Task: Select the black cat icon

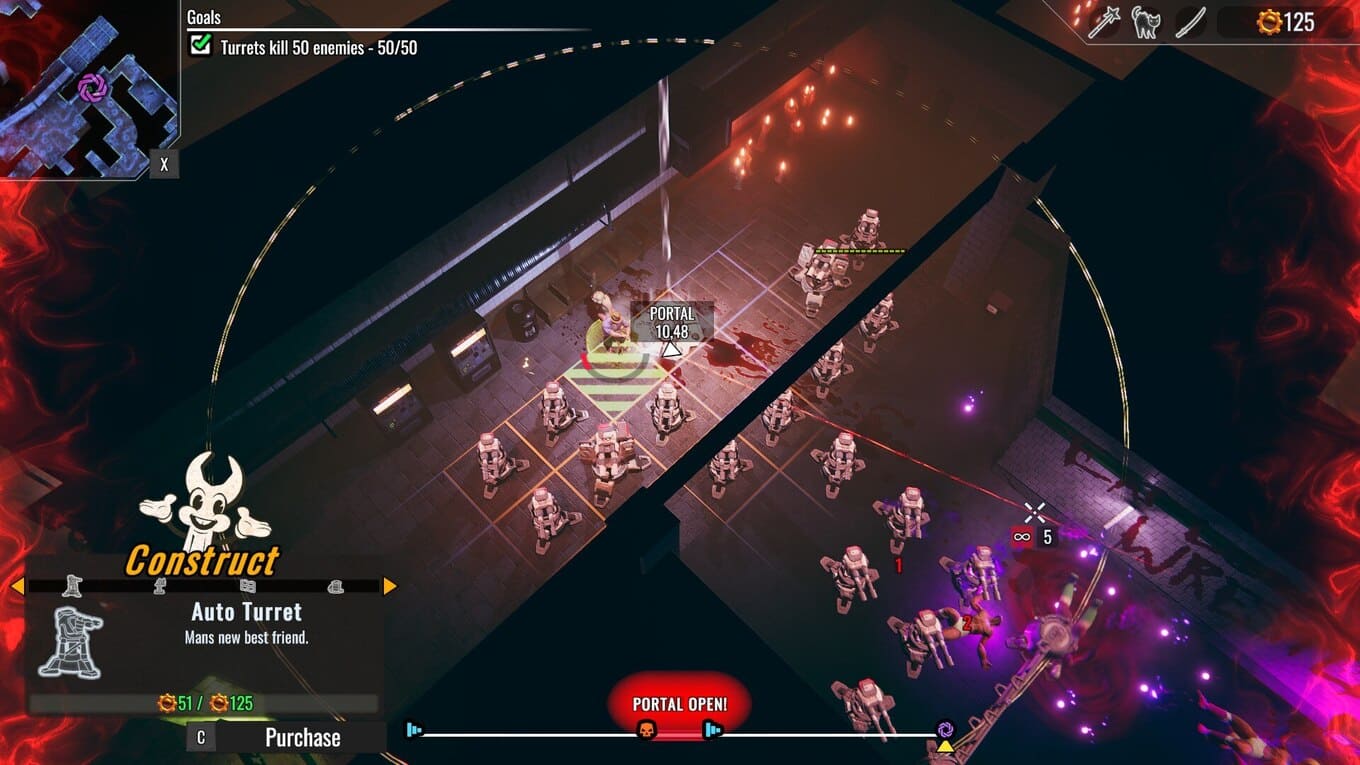Action: pyautogui.click(x=1146, y=22)
